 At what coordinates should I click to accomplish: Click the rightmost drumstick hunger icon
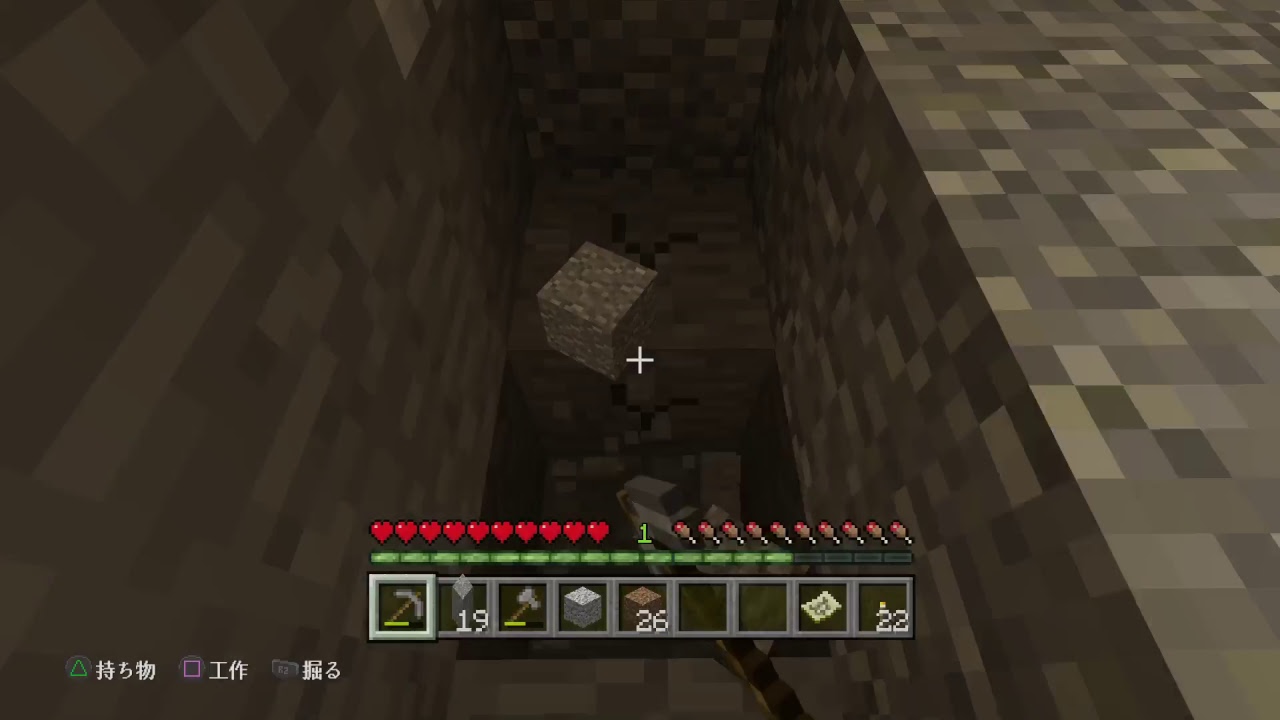pos(902,532)
